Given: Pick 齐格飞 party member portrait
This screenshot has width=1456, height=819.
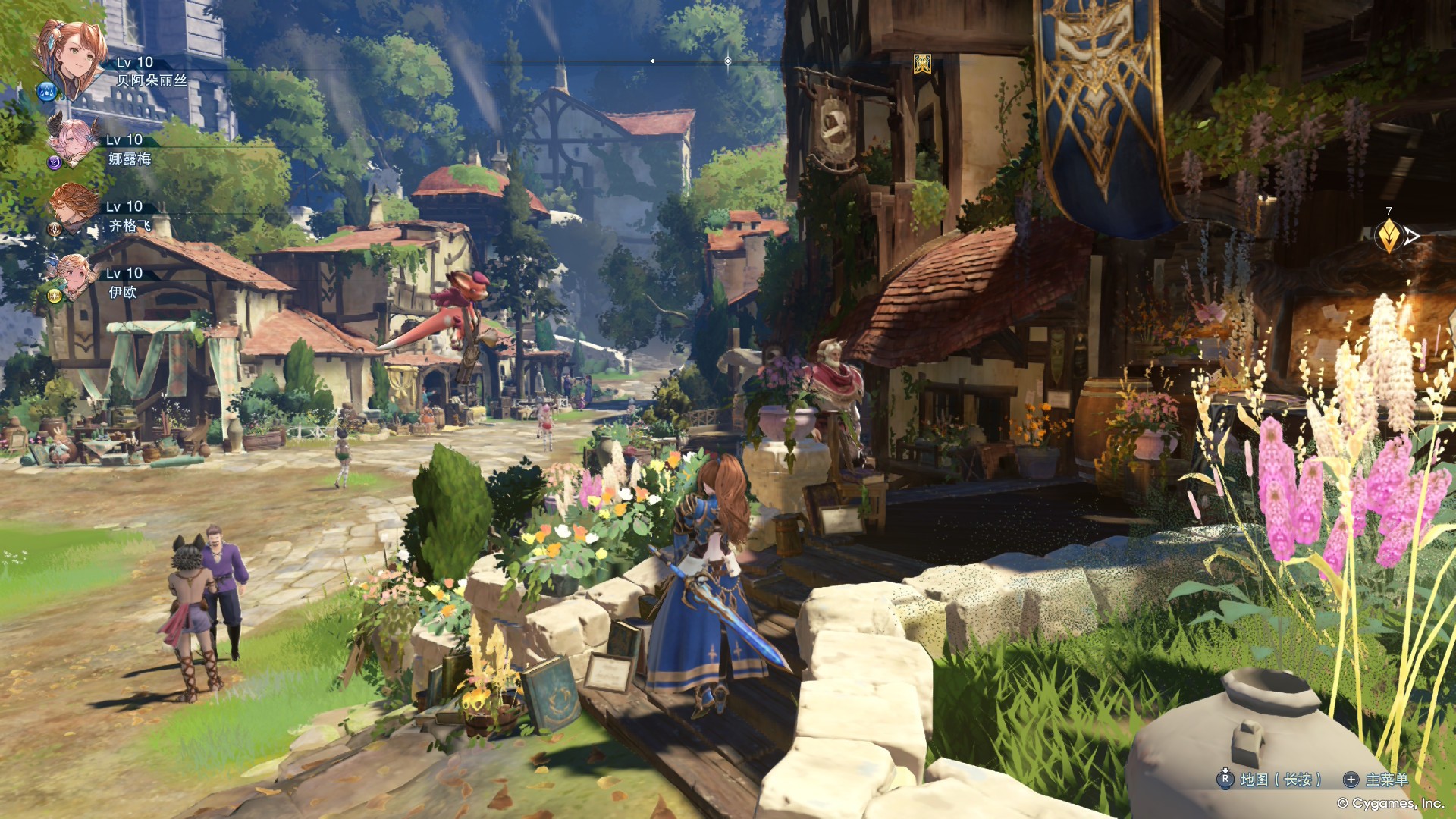Looking at the screenshot, I should [x=74, y=206].
